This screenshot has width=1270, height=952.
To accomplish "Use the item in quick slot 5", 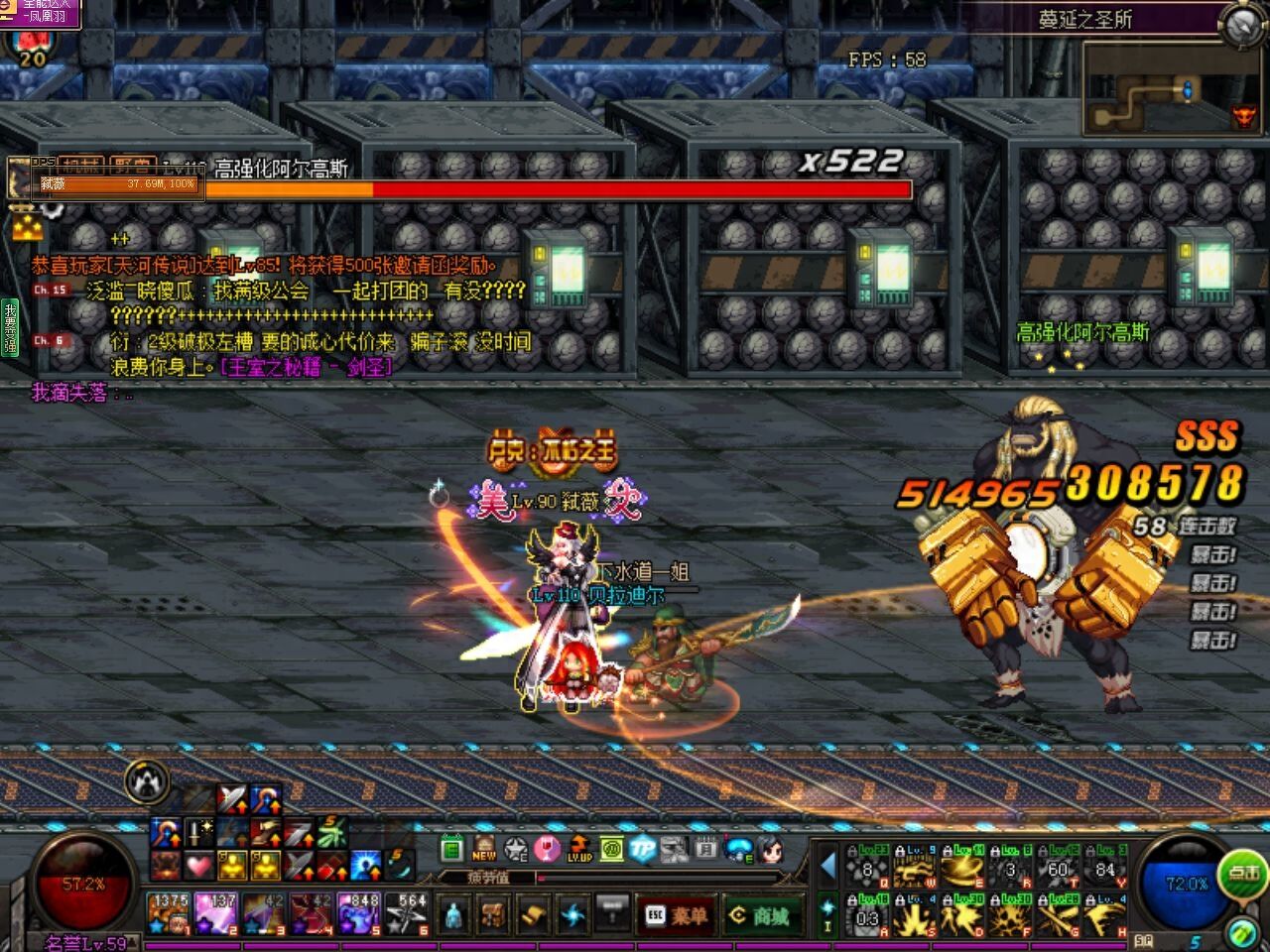I will 359,913.
